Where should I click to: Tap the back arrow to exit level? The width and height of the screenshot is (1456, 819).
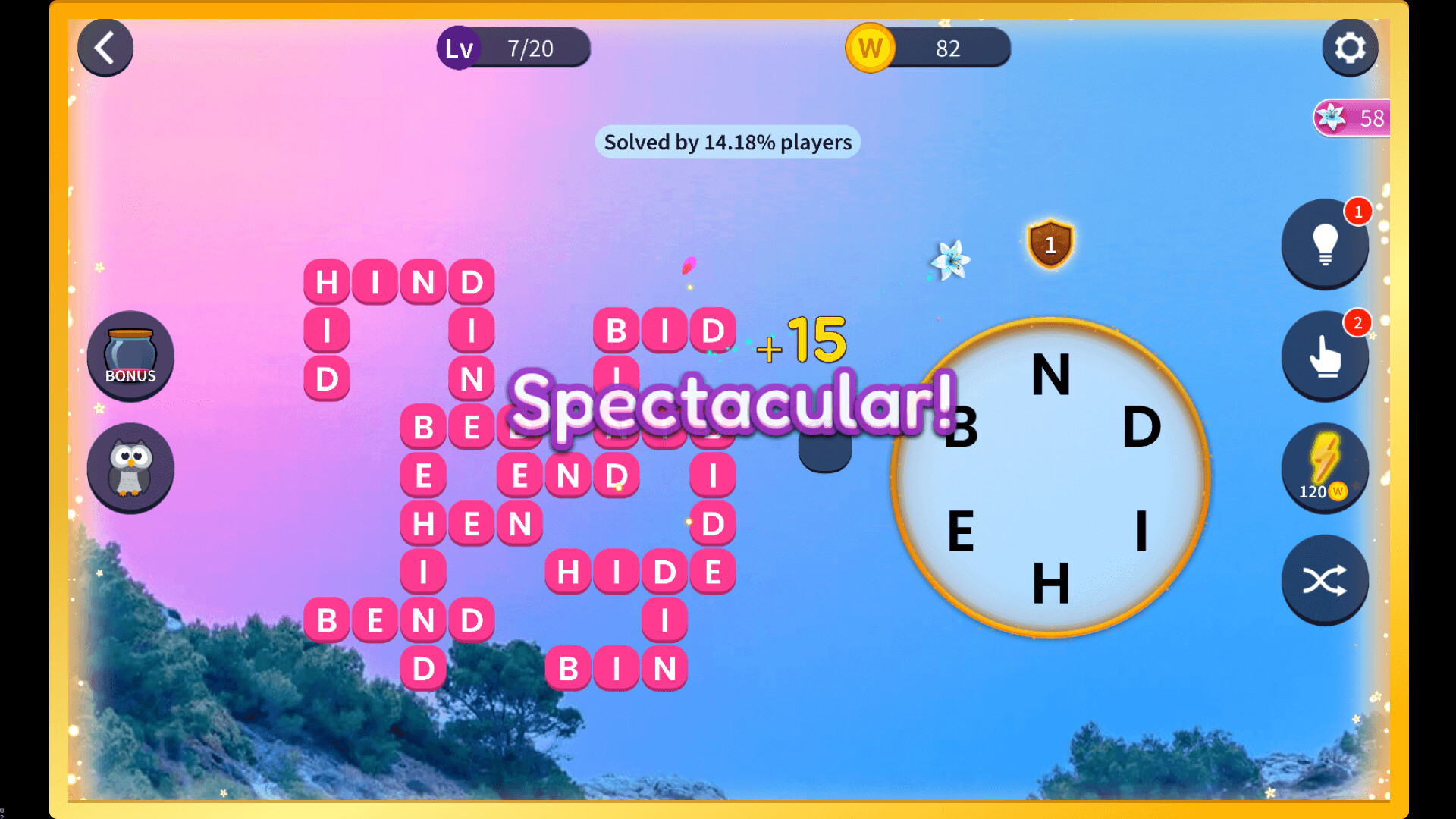tap(105, 48)
